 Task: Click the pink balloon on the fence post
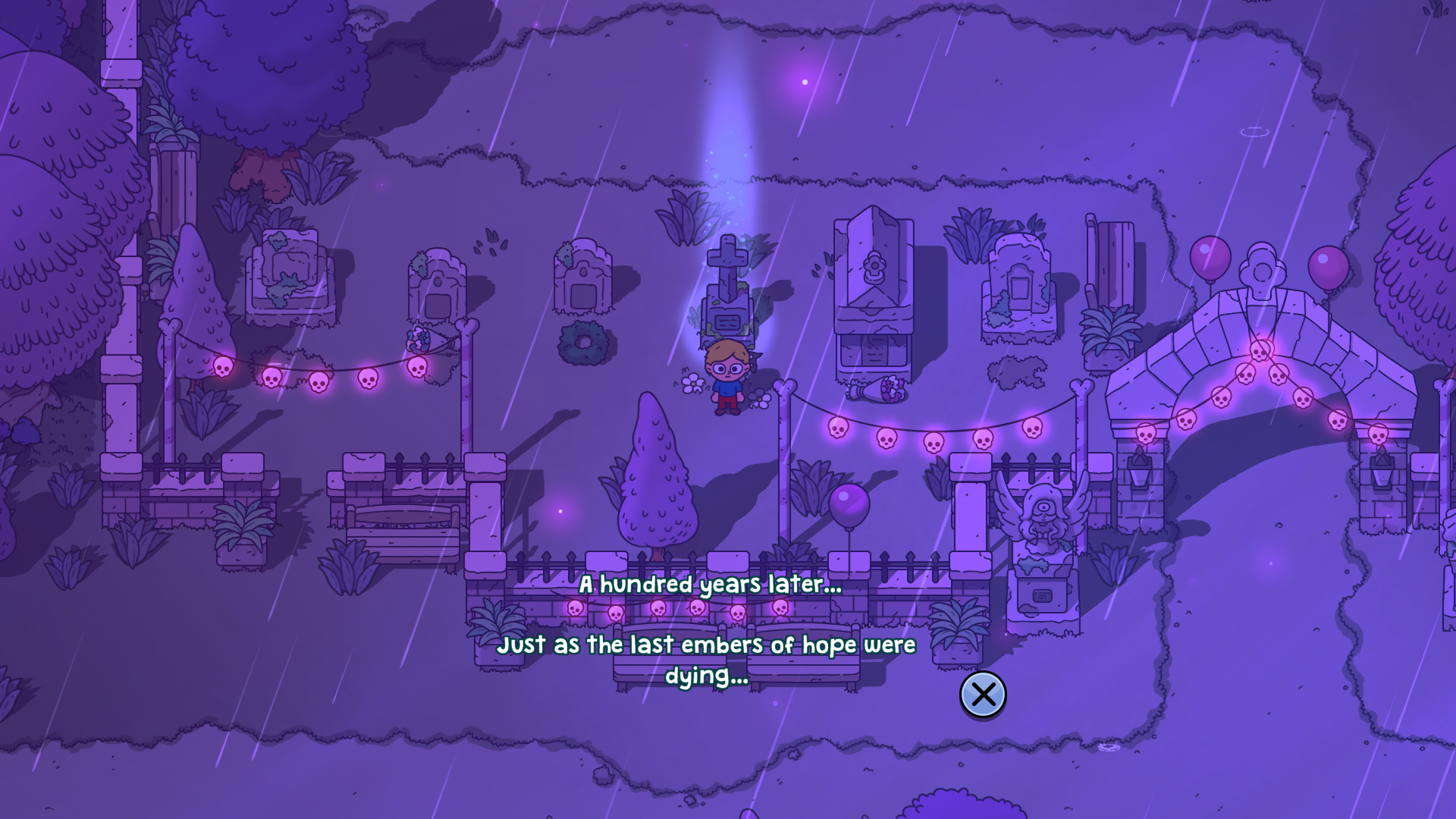(851, 503)
